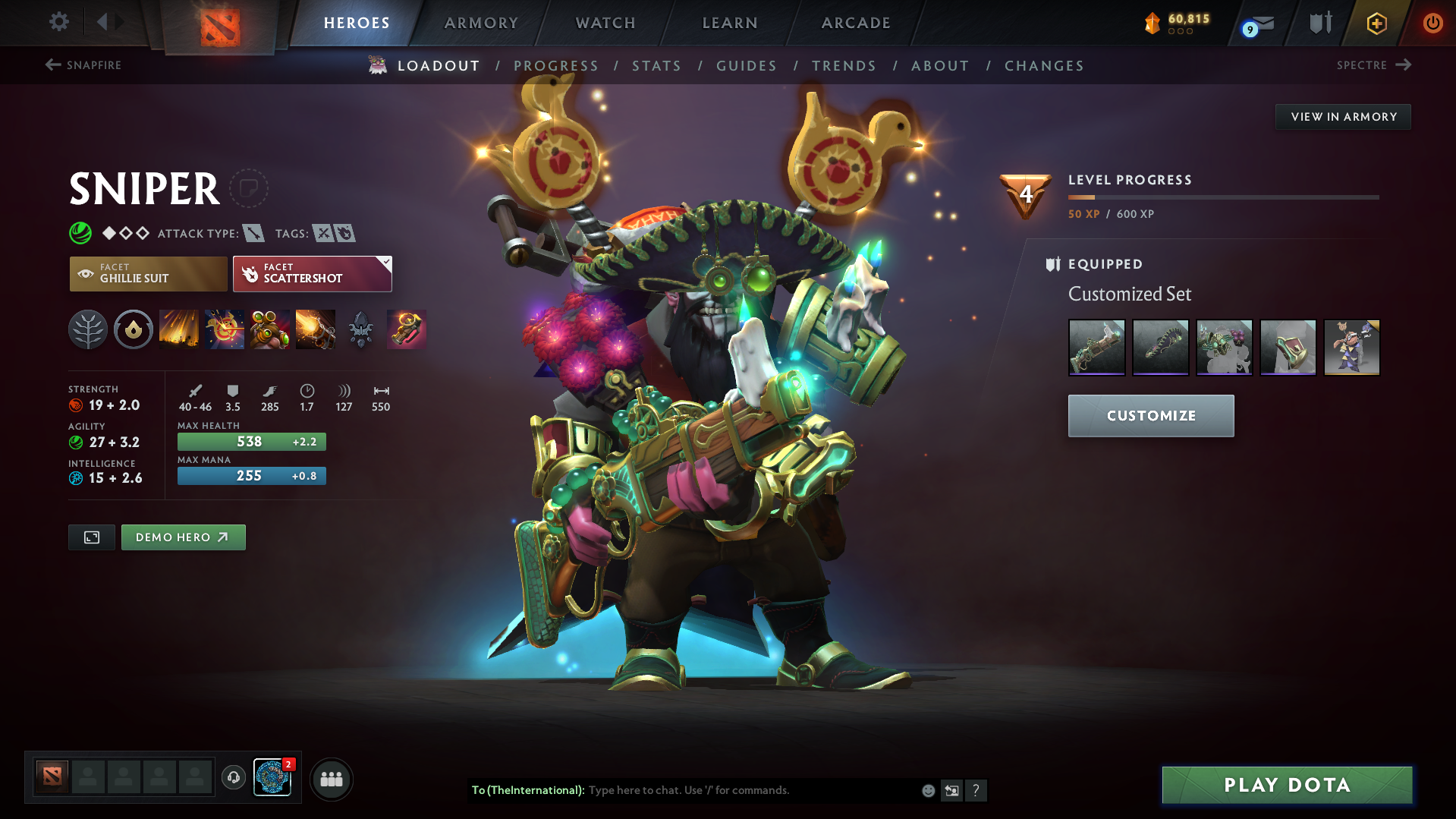
Task: Toggle the hero portrait view button
Action: [91, 537]
